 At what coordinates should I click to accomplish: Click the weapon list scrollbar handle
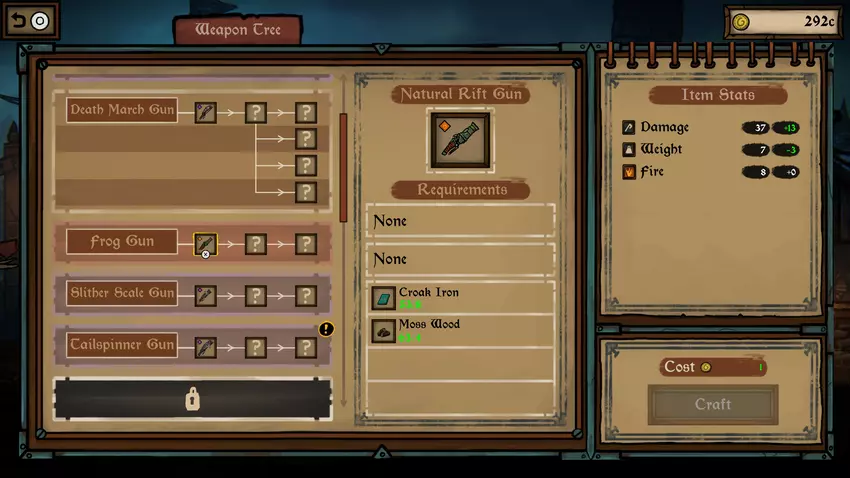(x=343, y=155)
